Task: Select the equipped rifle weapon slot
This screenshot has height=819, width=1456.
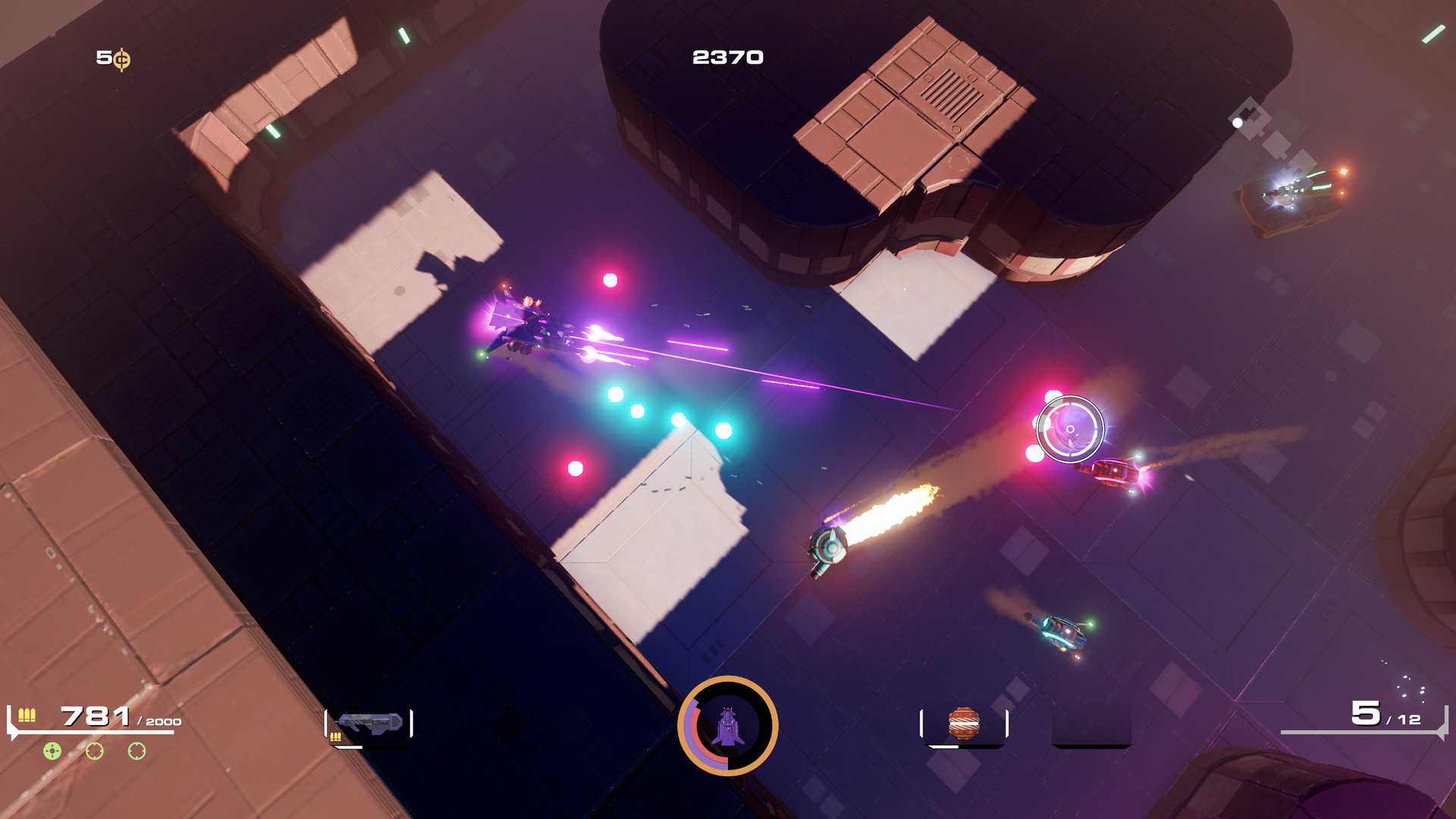Action: 369,724
